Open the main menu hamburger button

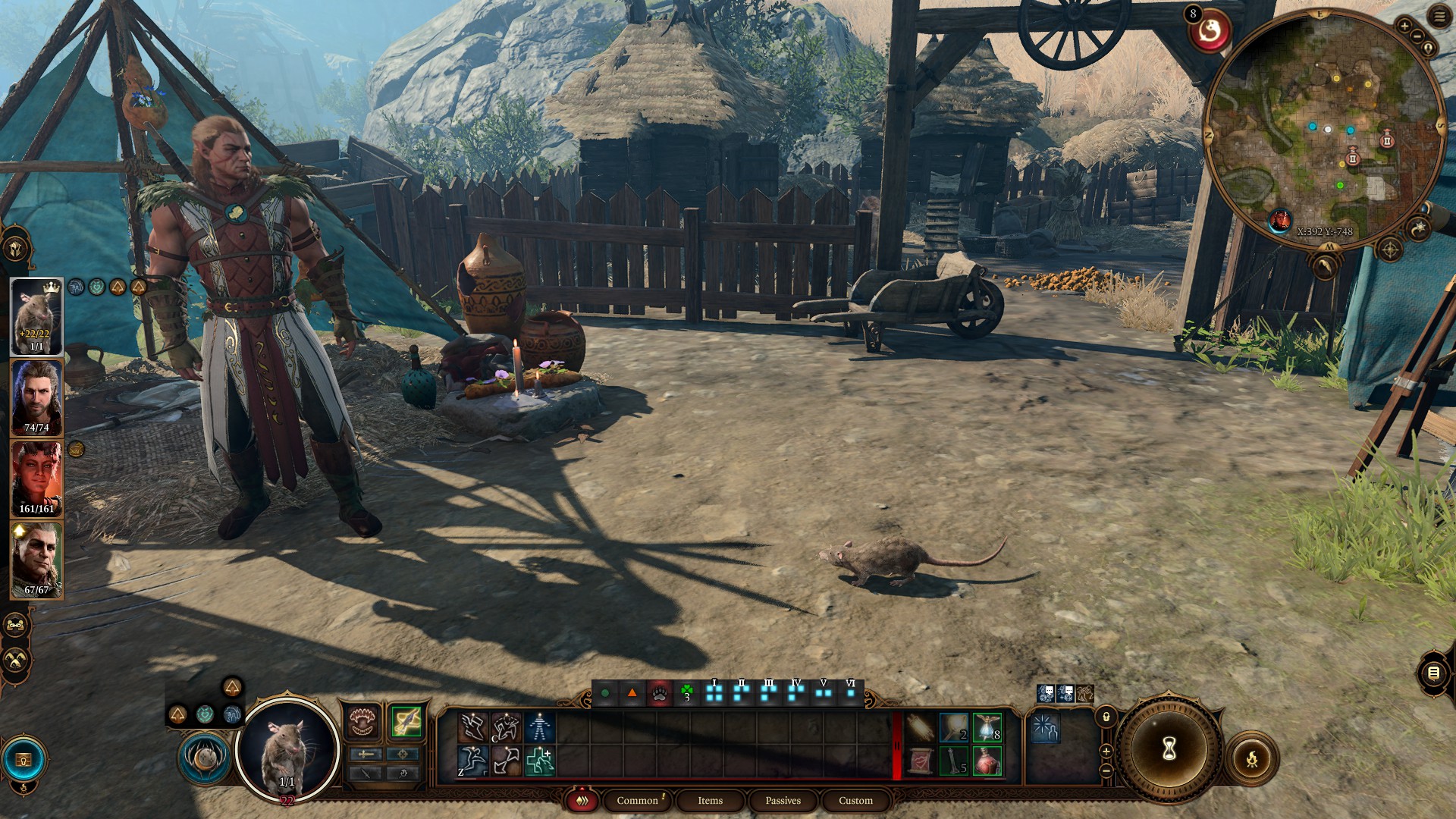pos(1439,17)
